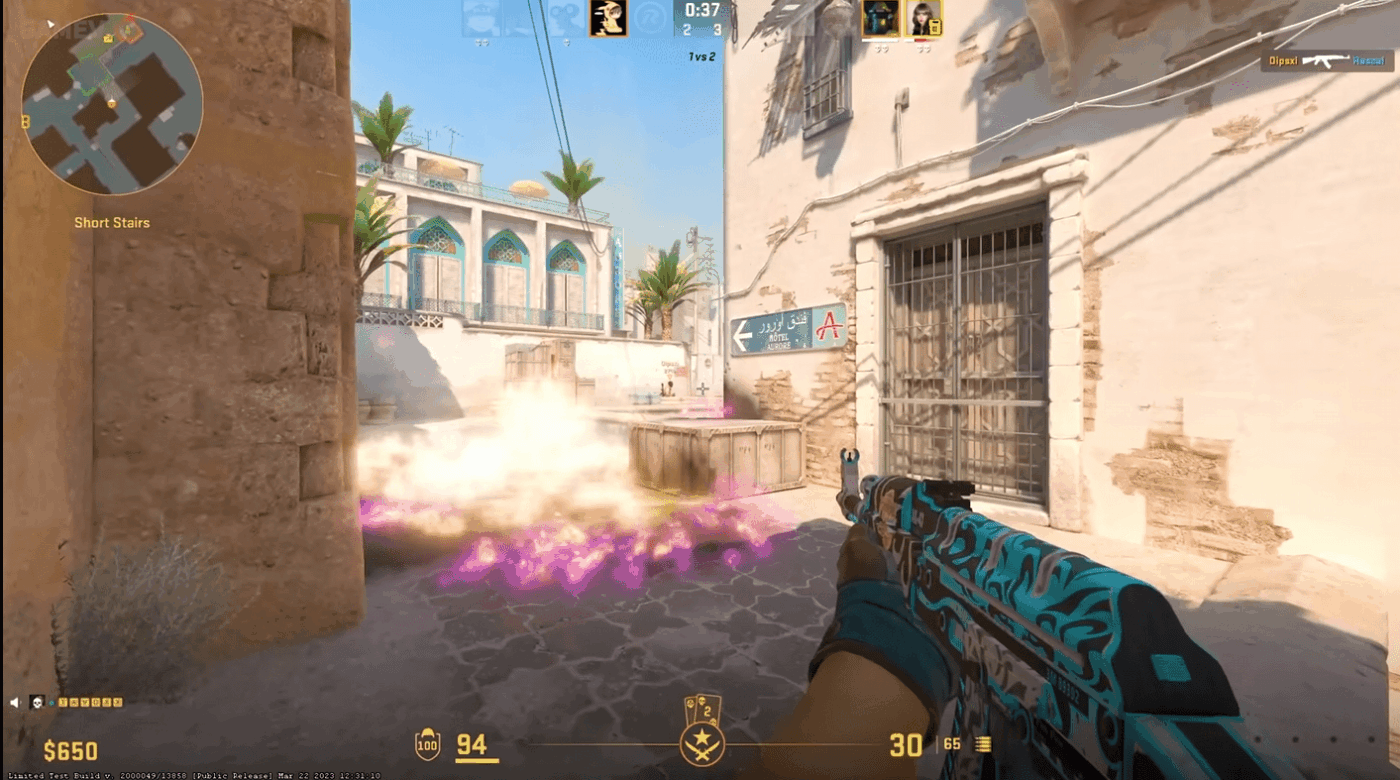Screen dimensions: 1400x780
Task: Click the $650 money display
Action: (x=68, y=750)
